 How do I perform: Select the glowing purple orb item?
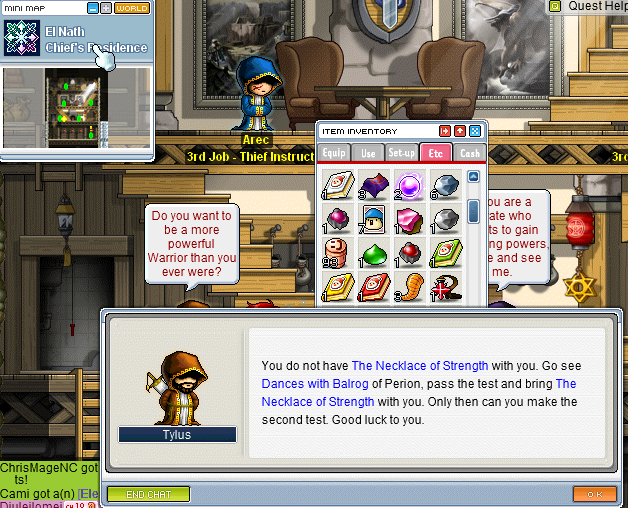407,185
